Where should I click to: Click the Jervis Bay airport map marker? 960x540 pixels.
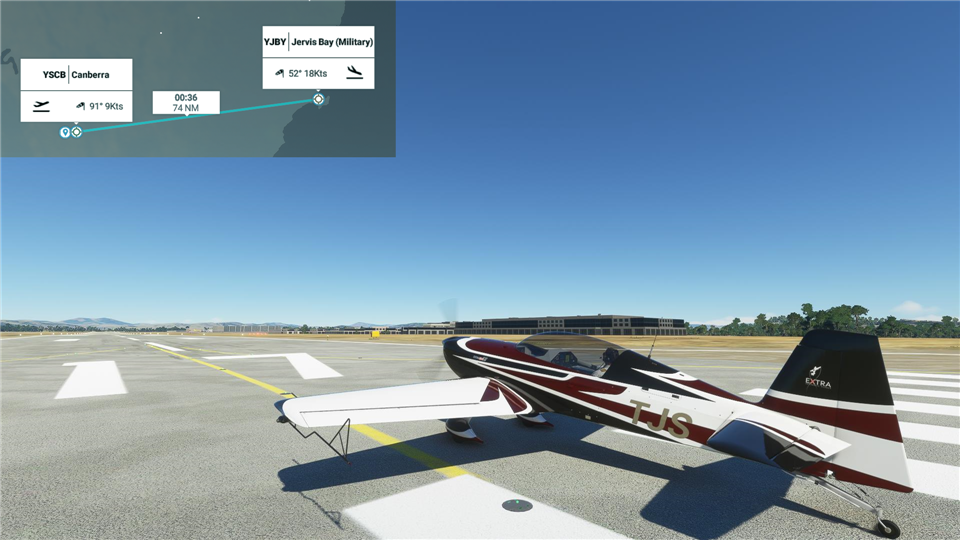click(x=318, y=99)
